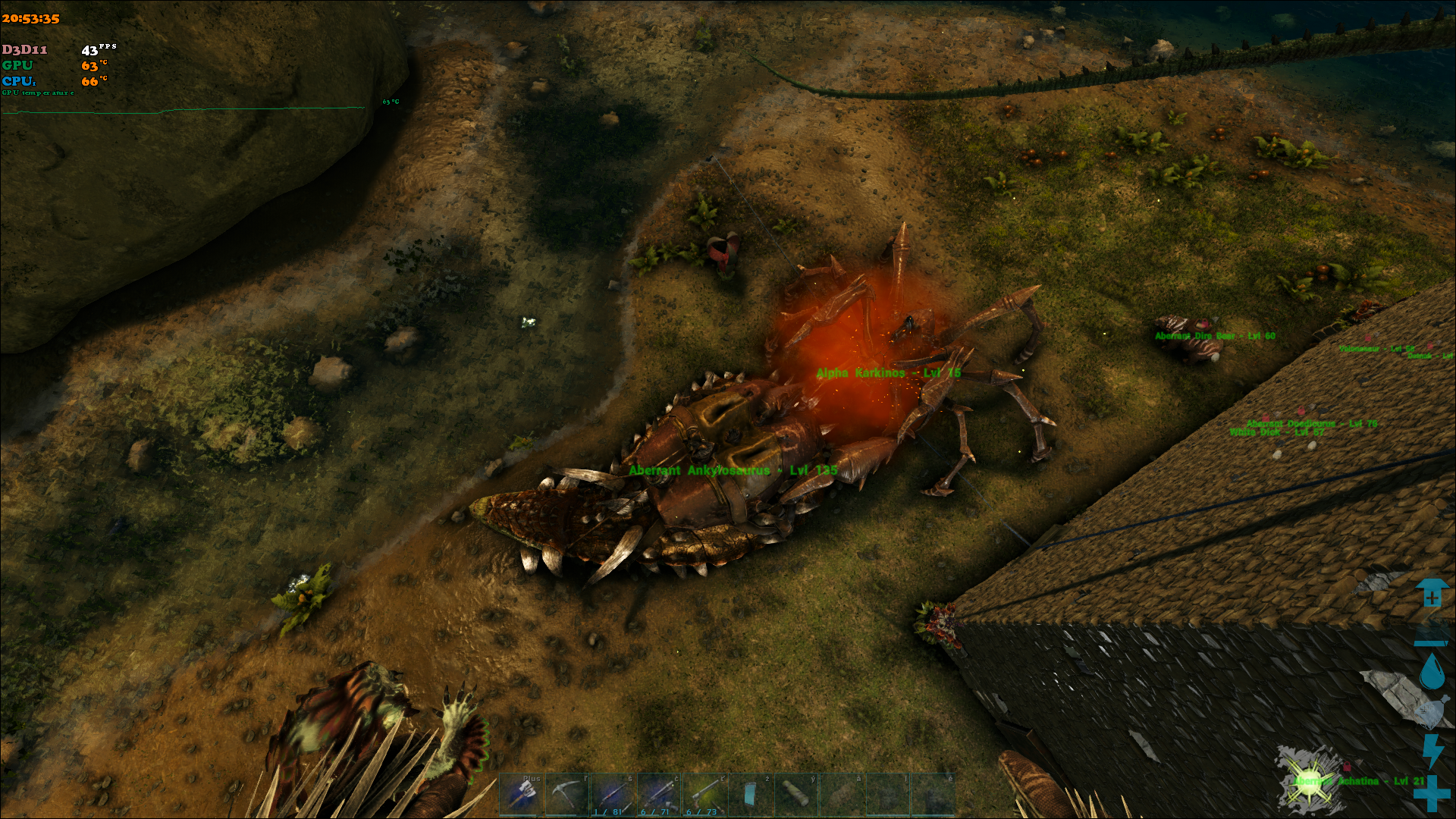This screenshot has height=819, width=1456.
Task: Select the hatchet hotbar slot
Action: click(522, 795)
